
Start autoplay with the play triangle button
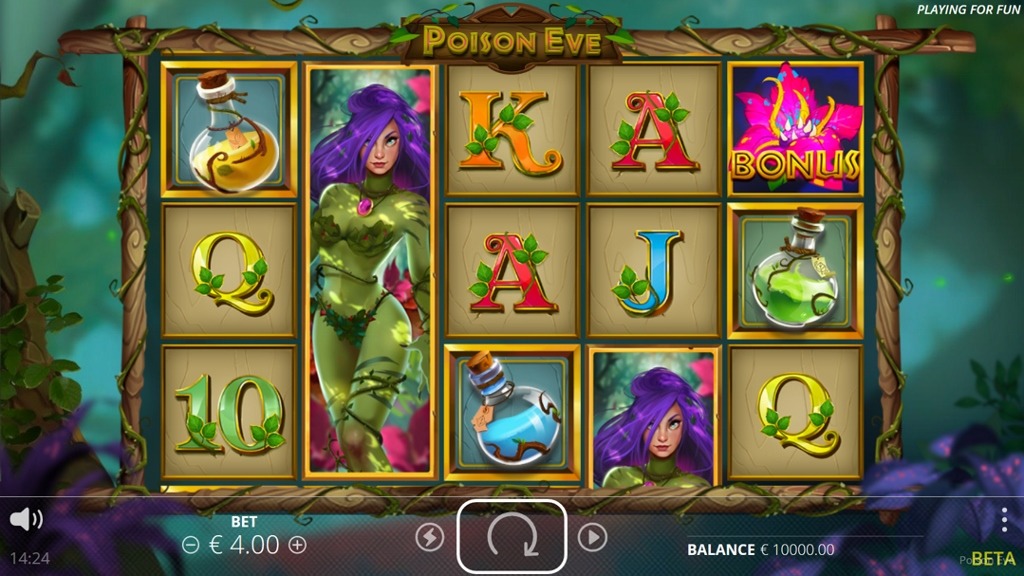pyautogui.click(x=592, y=538)
